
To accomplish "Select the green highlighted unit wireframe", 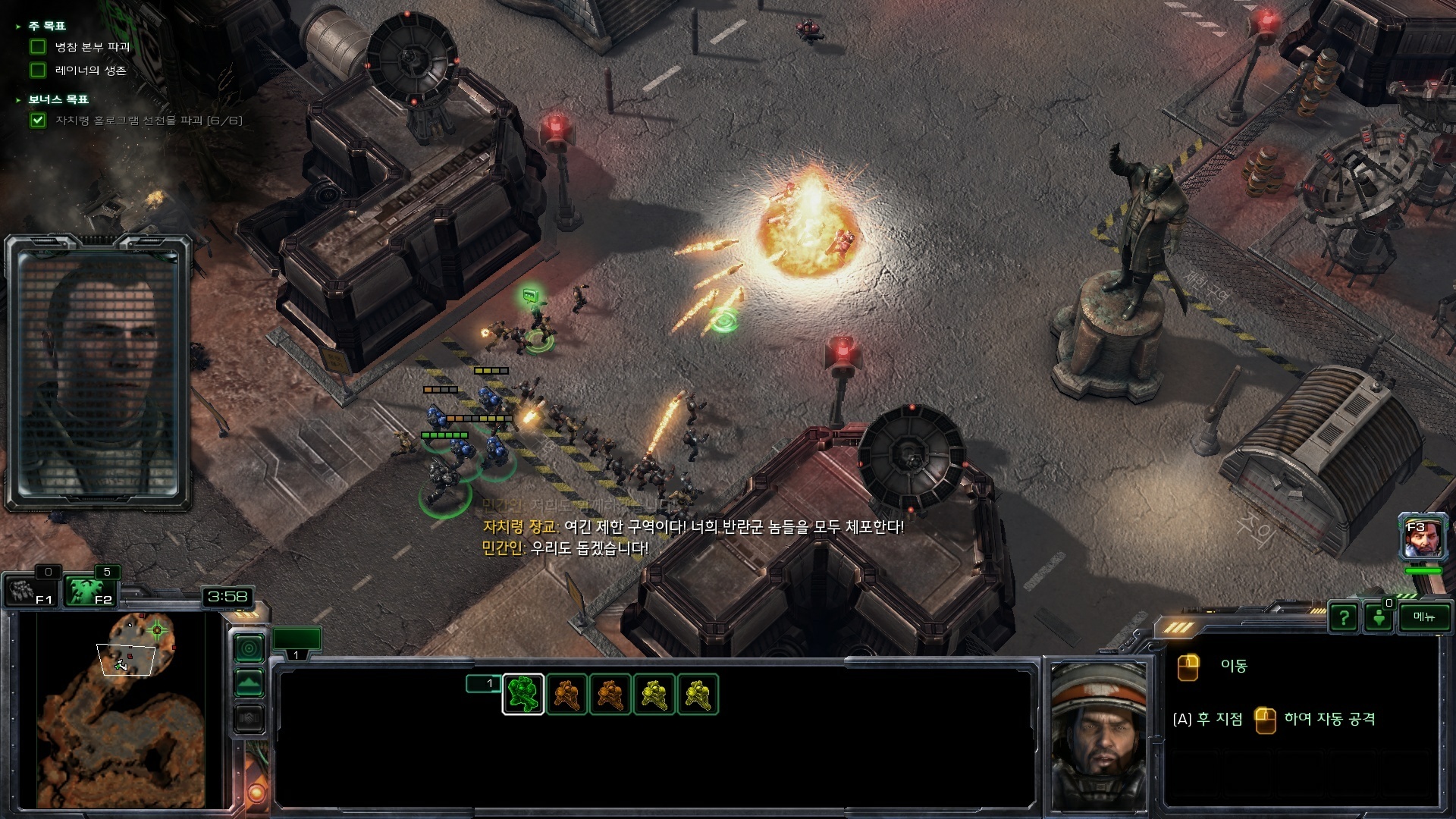I will point(523,695).
